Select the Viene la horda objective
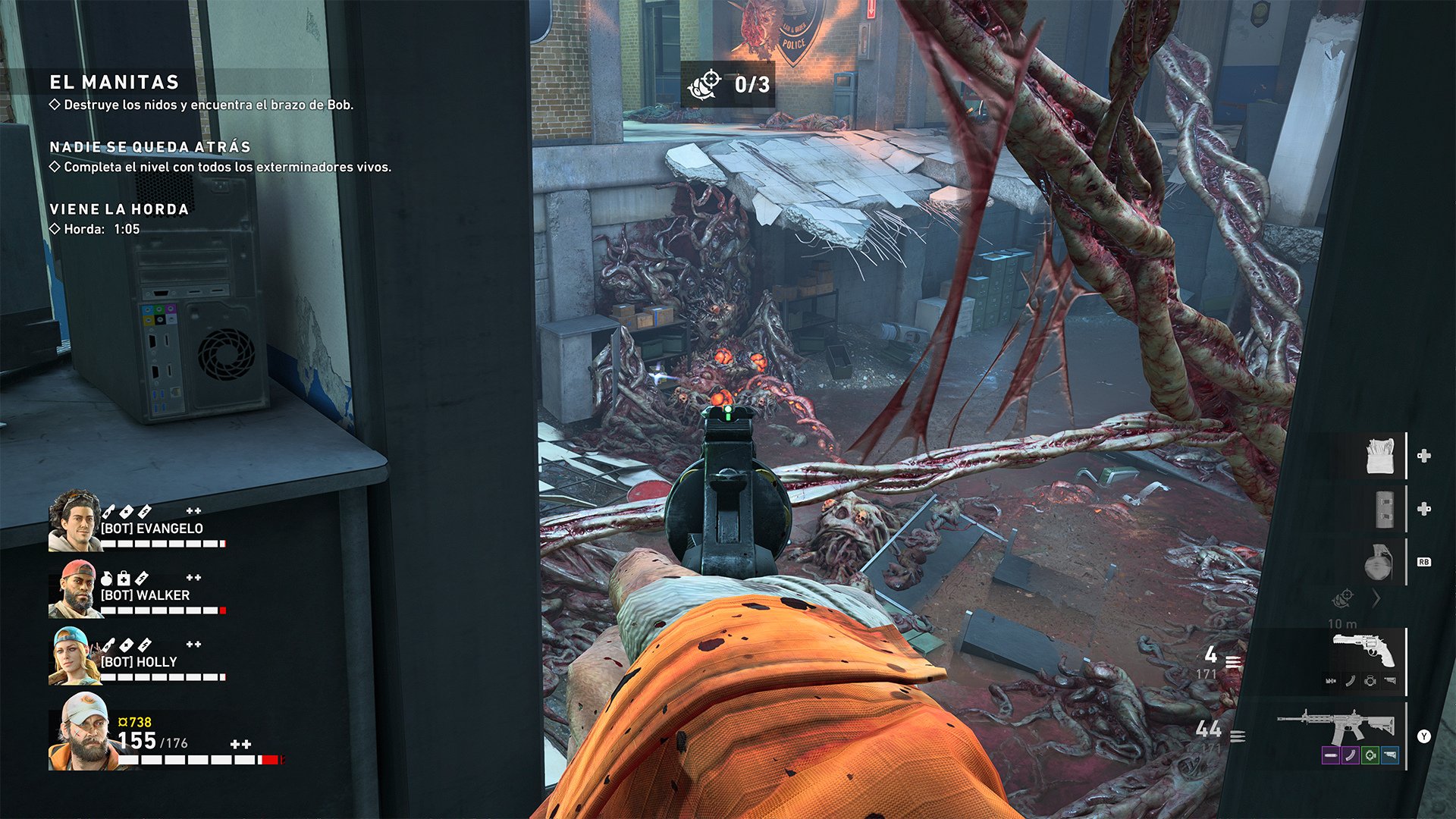 118,209
